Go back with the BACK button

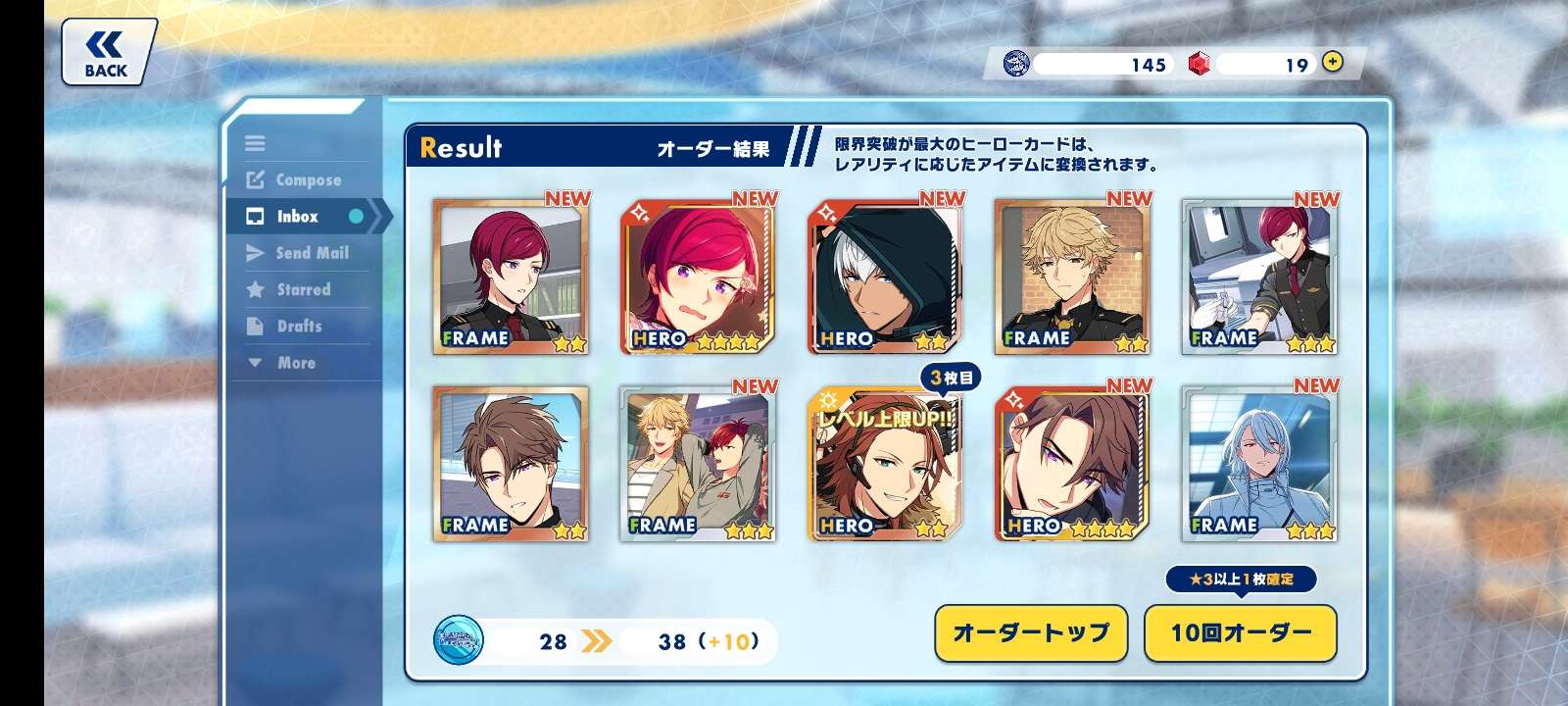click(107, 53)
